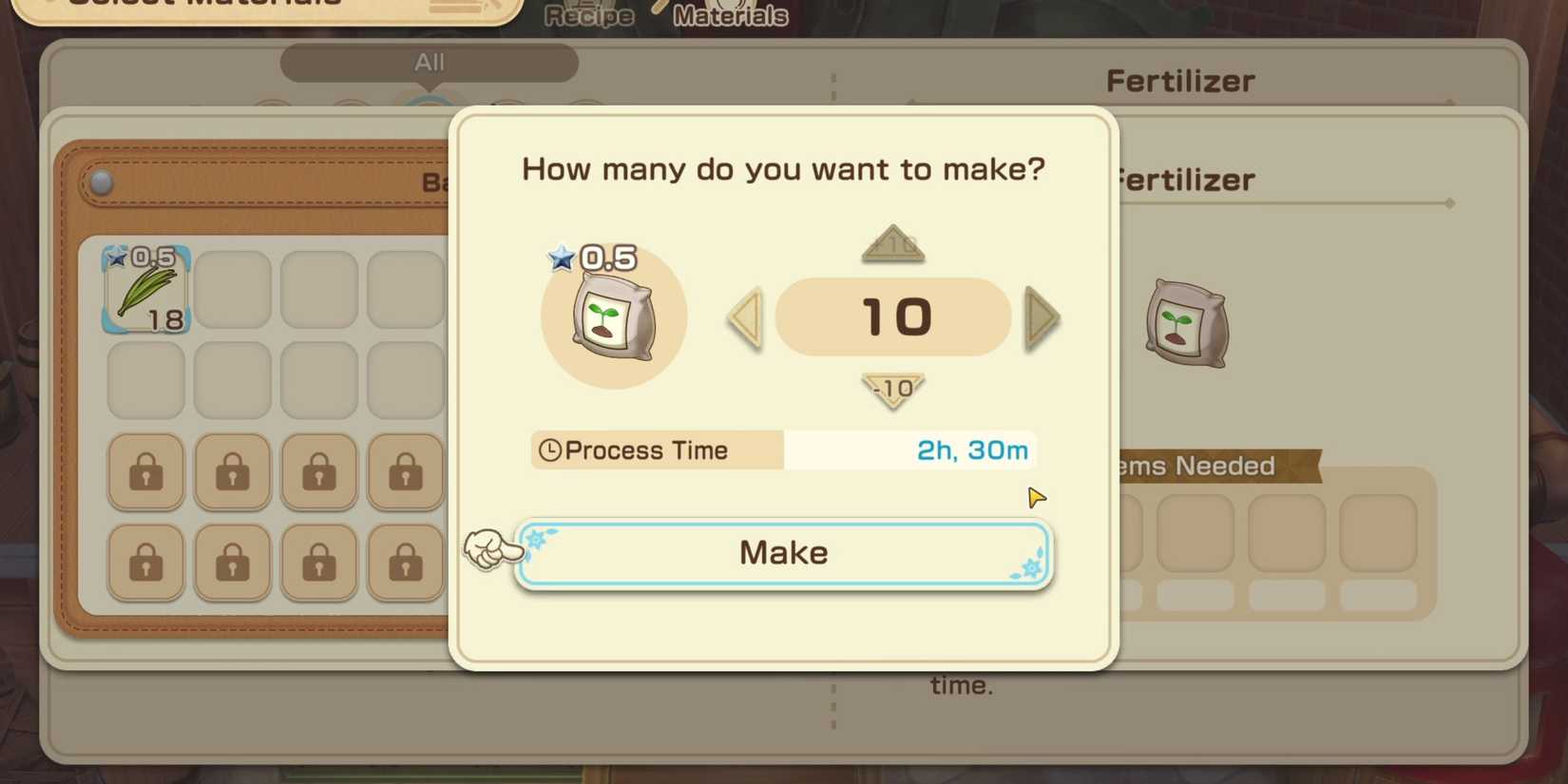Screen dimensions: 1568x784
Task: Click the 2h, 30m process time value
Action: [971, 449]
